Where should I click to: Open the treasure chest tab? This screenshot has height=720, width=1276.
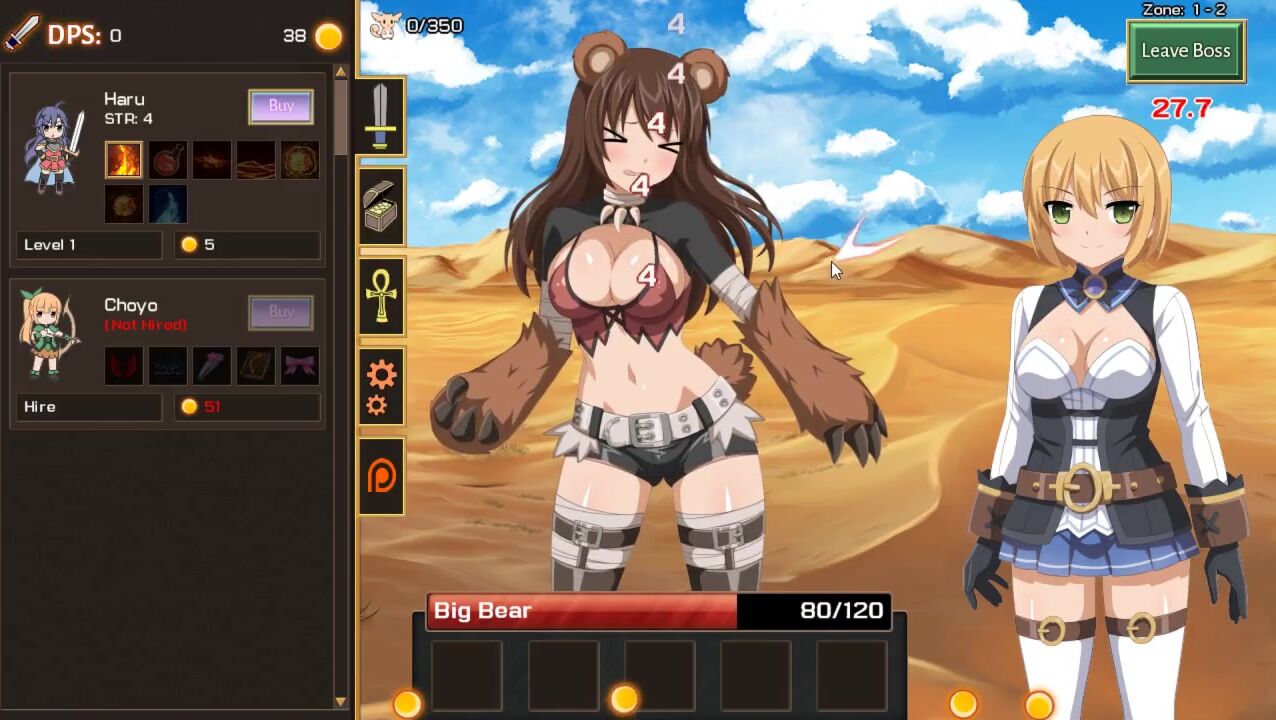(x=381, y=207)
